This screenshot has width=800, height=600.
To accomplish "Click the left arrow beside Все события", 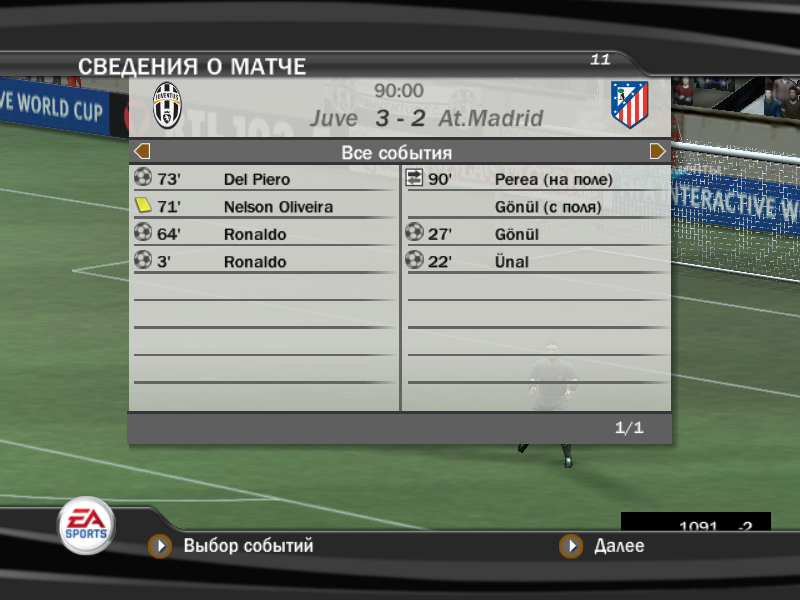I will pyautogui.click(x=142, y=152).
